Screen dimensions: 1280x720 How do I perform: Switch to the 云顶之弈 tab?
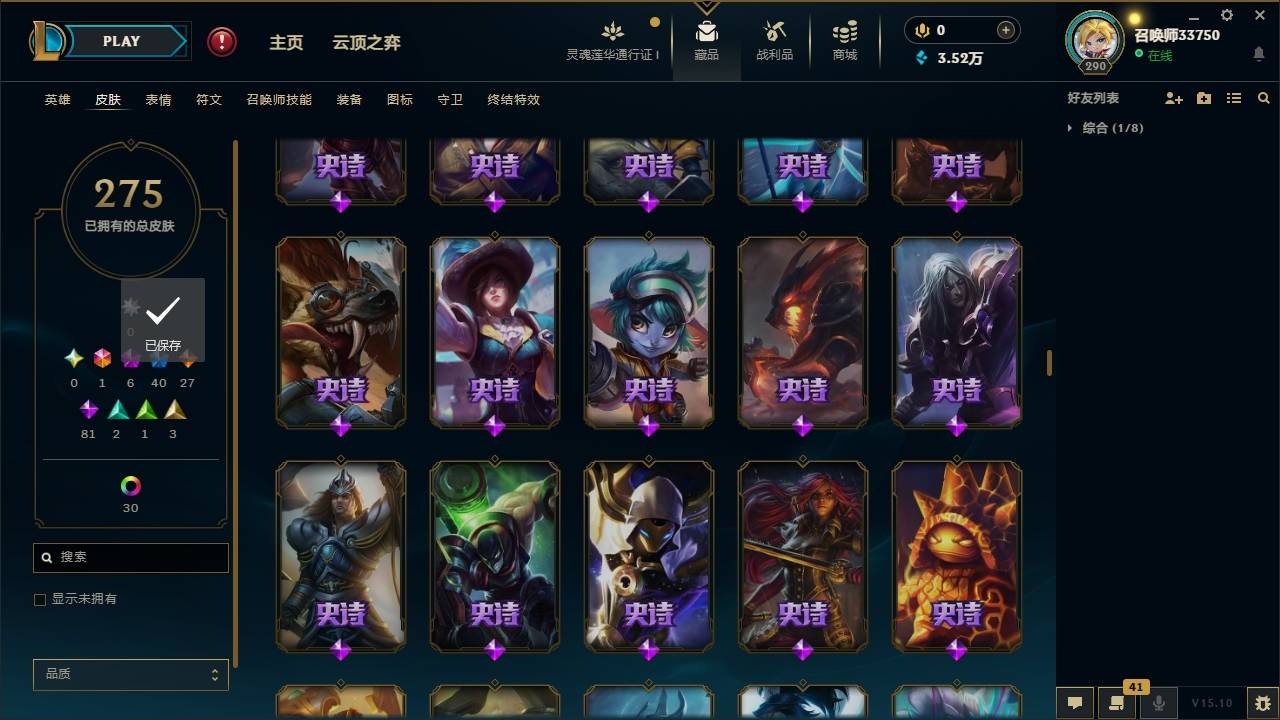click(x=366, y=42)
